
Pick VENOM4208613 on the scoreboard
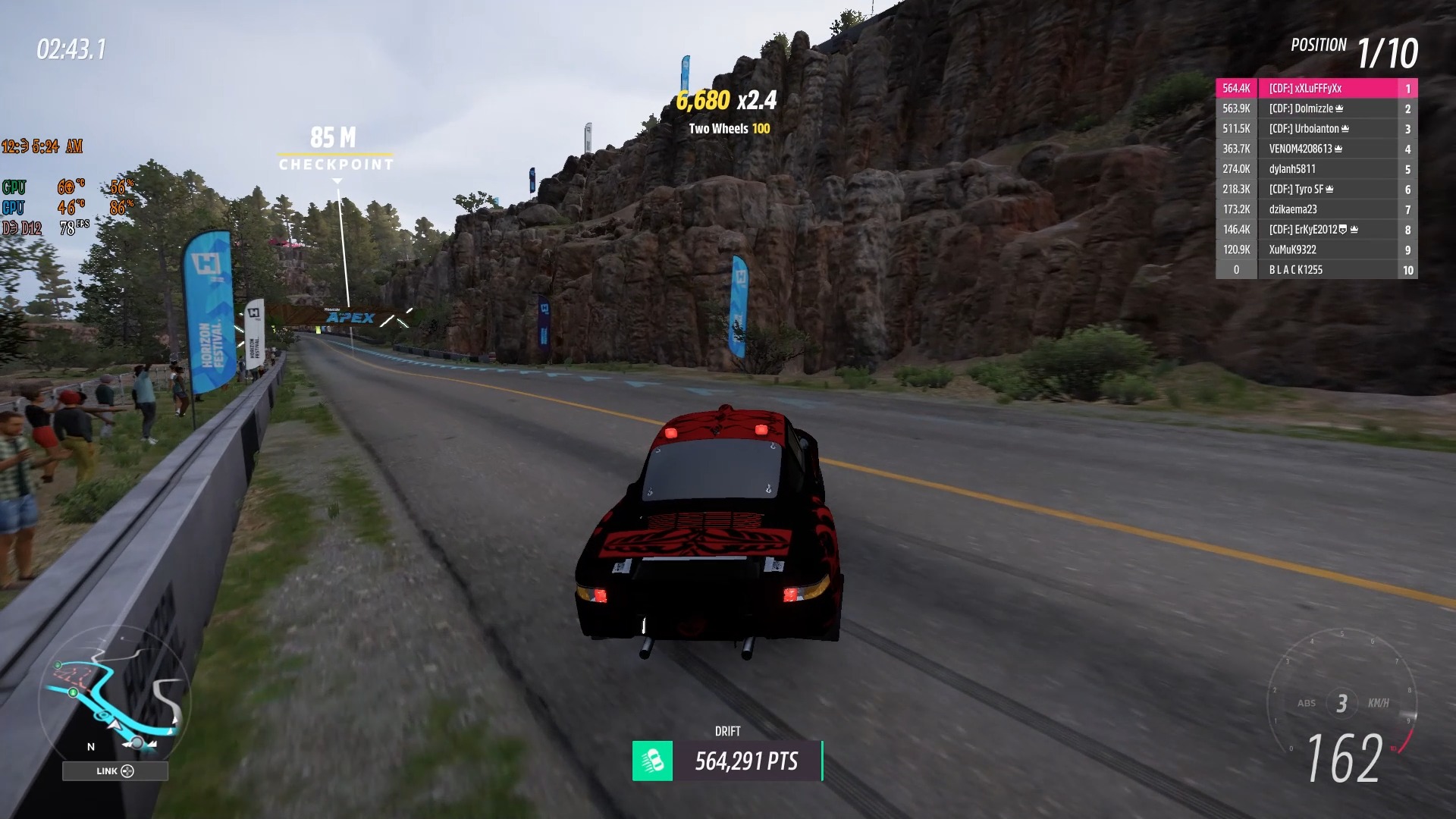tap(1316, 149)
